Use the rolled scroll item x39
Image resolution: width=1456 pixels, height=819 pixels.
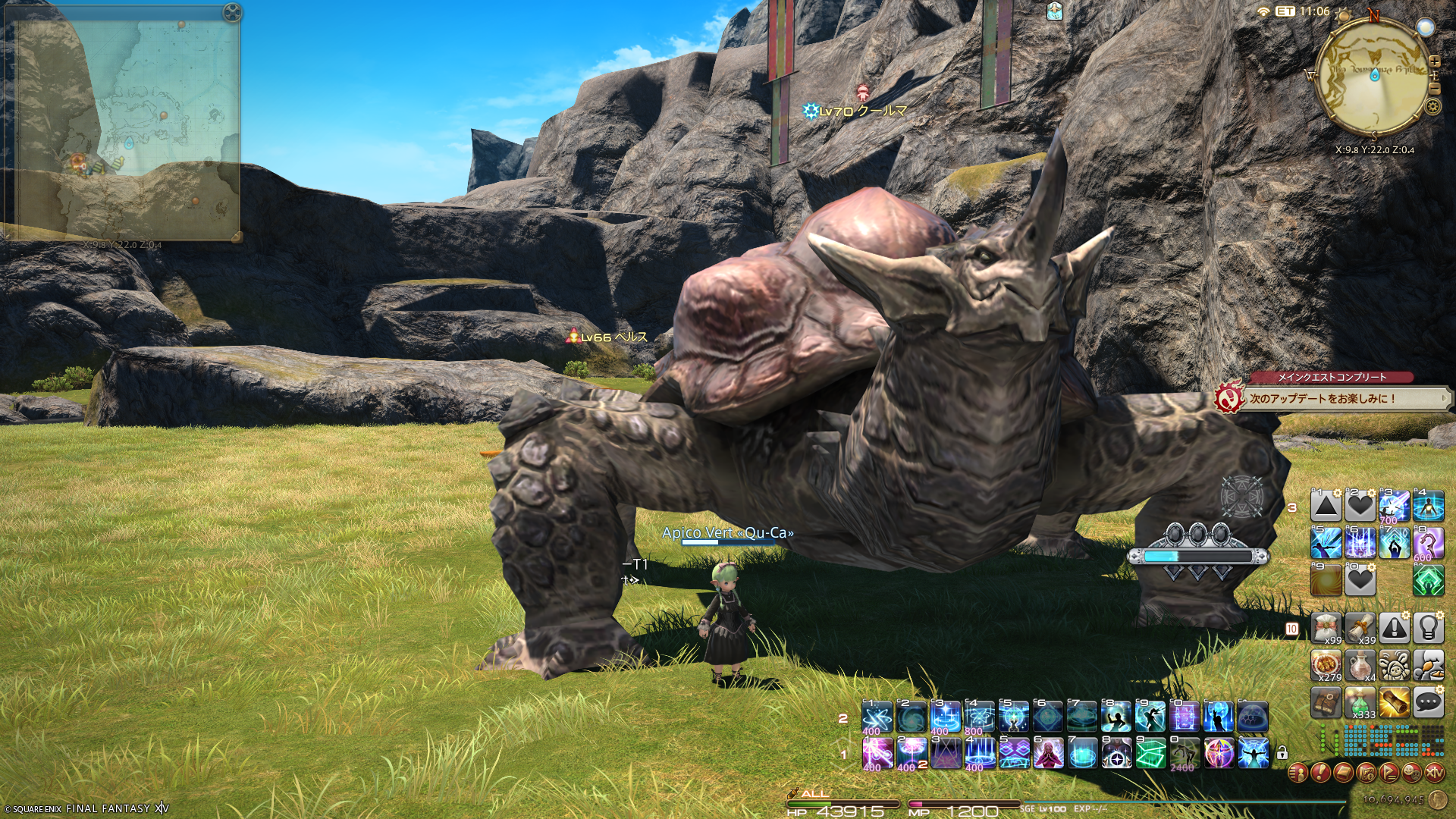coord(1360,628)
